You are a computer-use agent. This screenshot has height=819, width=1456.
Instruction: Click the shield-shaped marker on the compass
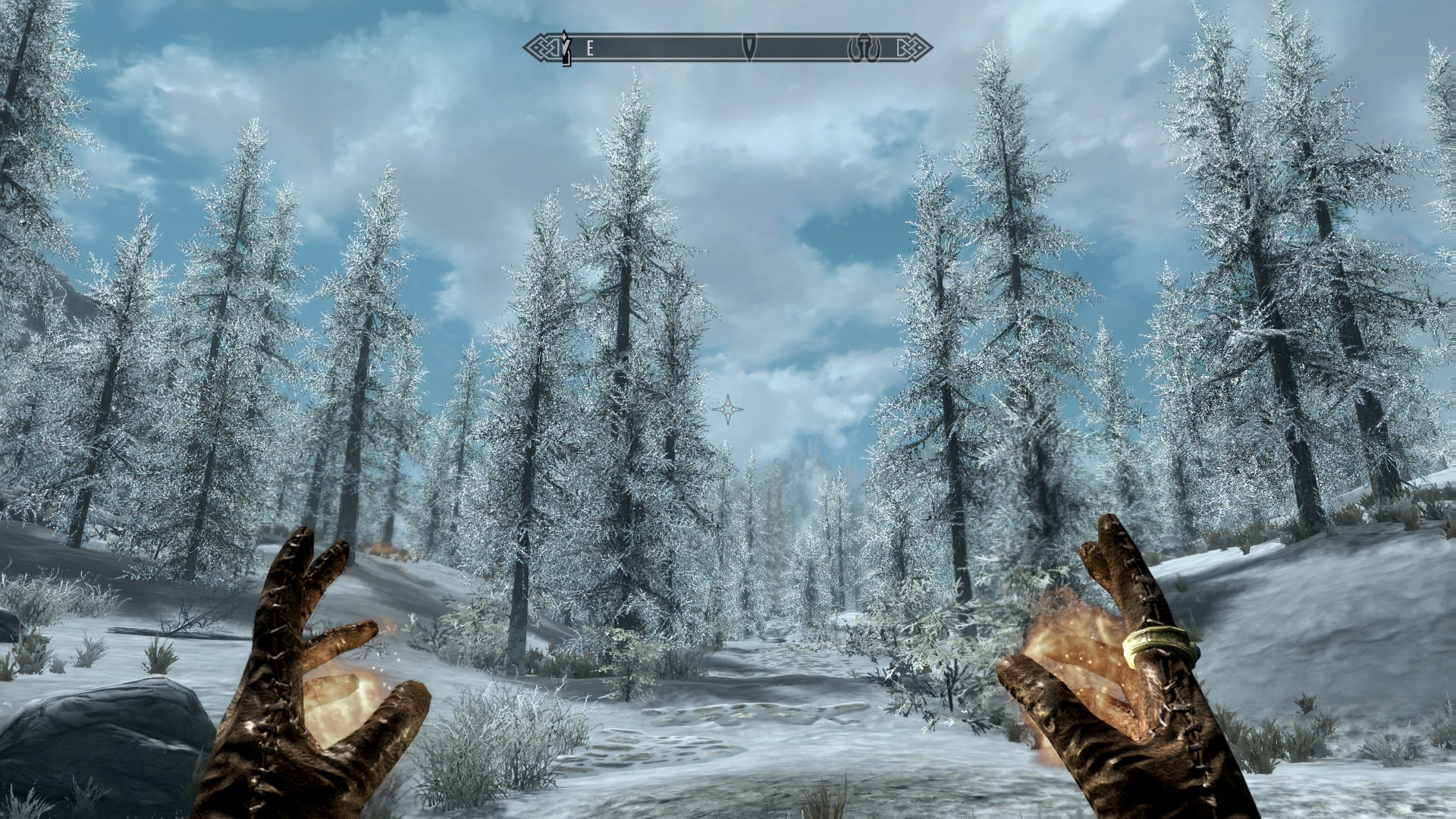point(749,48)
